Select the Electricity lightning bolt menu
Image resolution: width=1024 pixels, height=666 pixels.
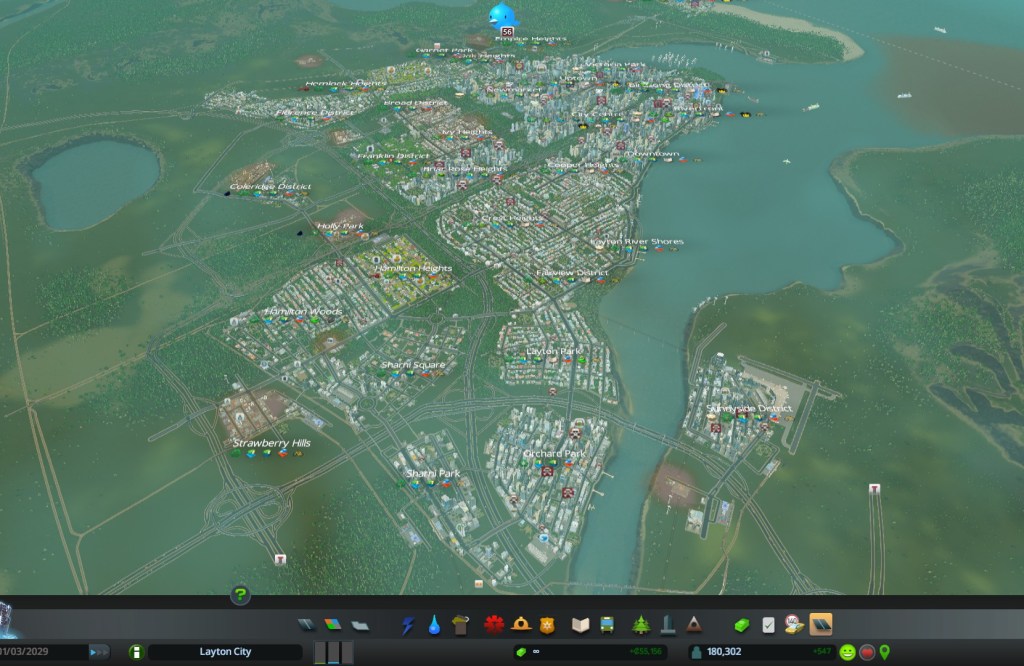coord(408,626)
